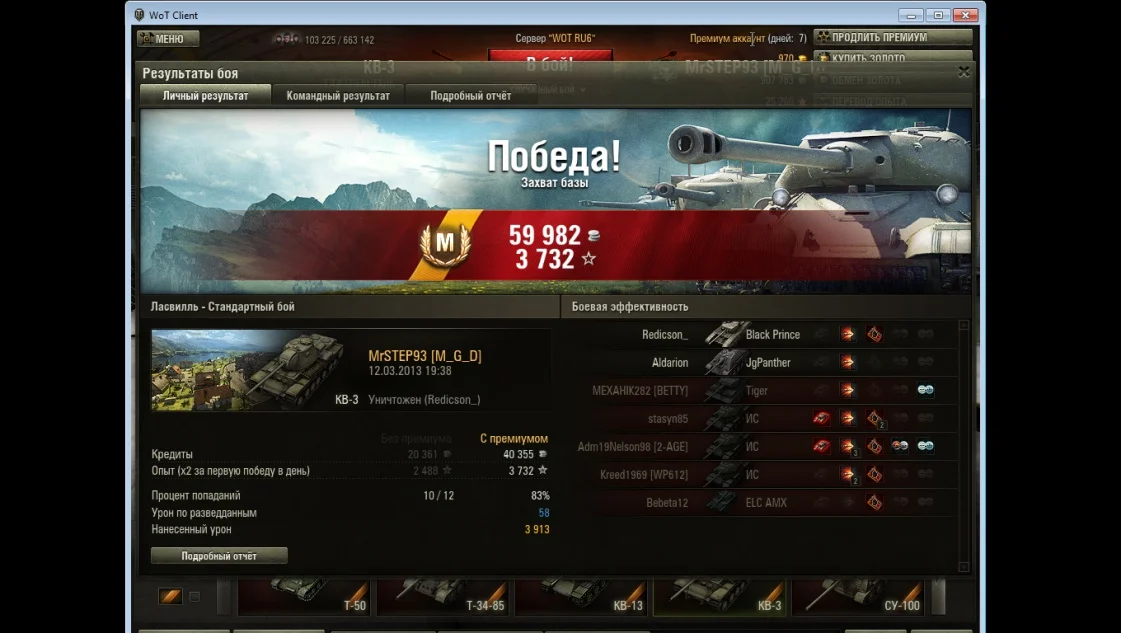Click the Купить золото button
Image resolution: width=1121 pixels, height=633 pixels.
pyautogui.click(x=892, y=58)
